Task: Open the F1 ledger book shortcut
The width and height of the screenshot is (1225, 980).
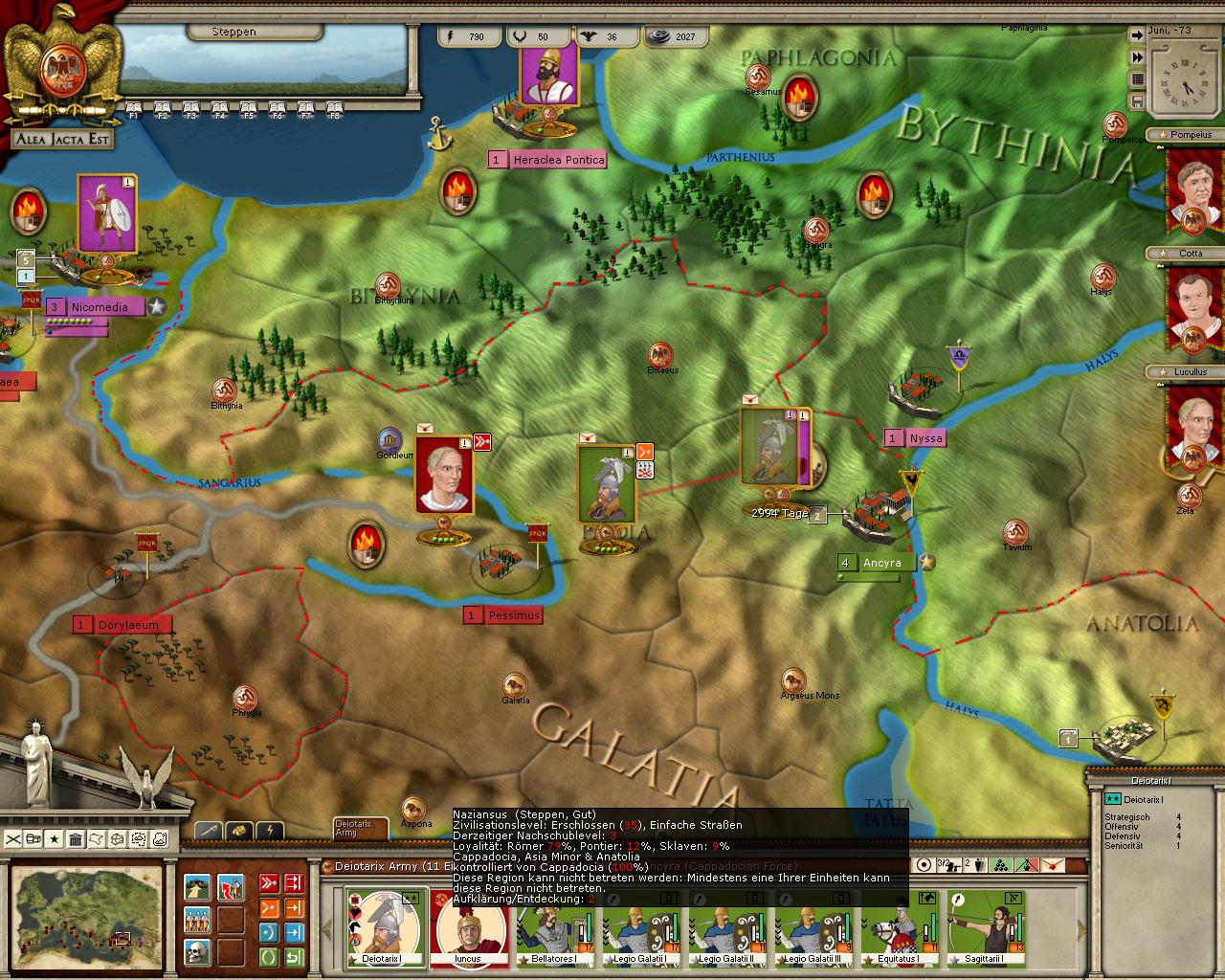Action: (x=133, y=108)
